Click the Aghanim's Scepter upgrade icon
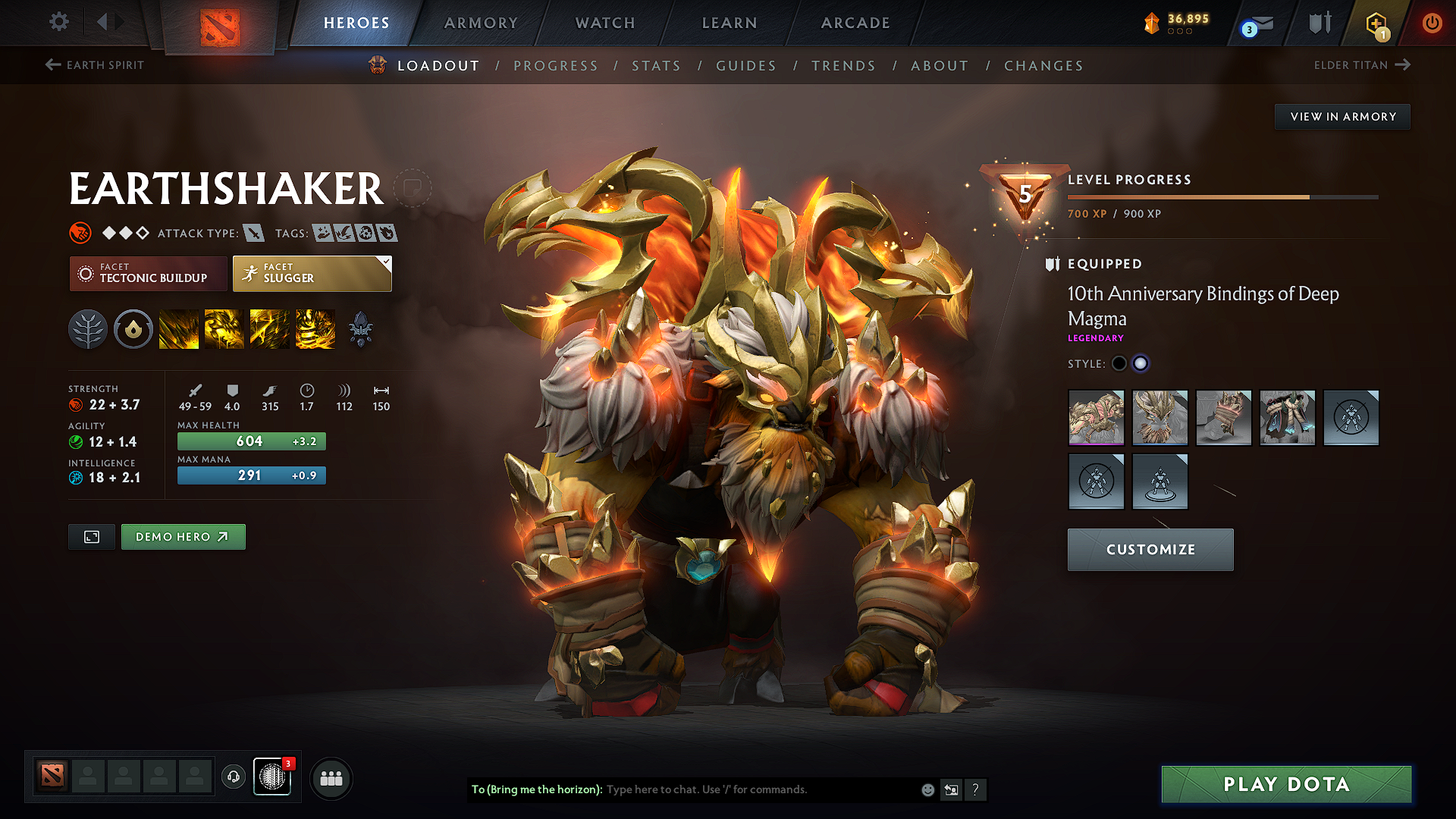The image size is (1456, 819). [360, 328]
